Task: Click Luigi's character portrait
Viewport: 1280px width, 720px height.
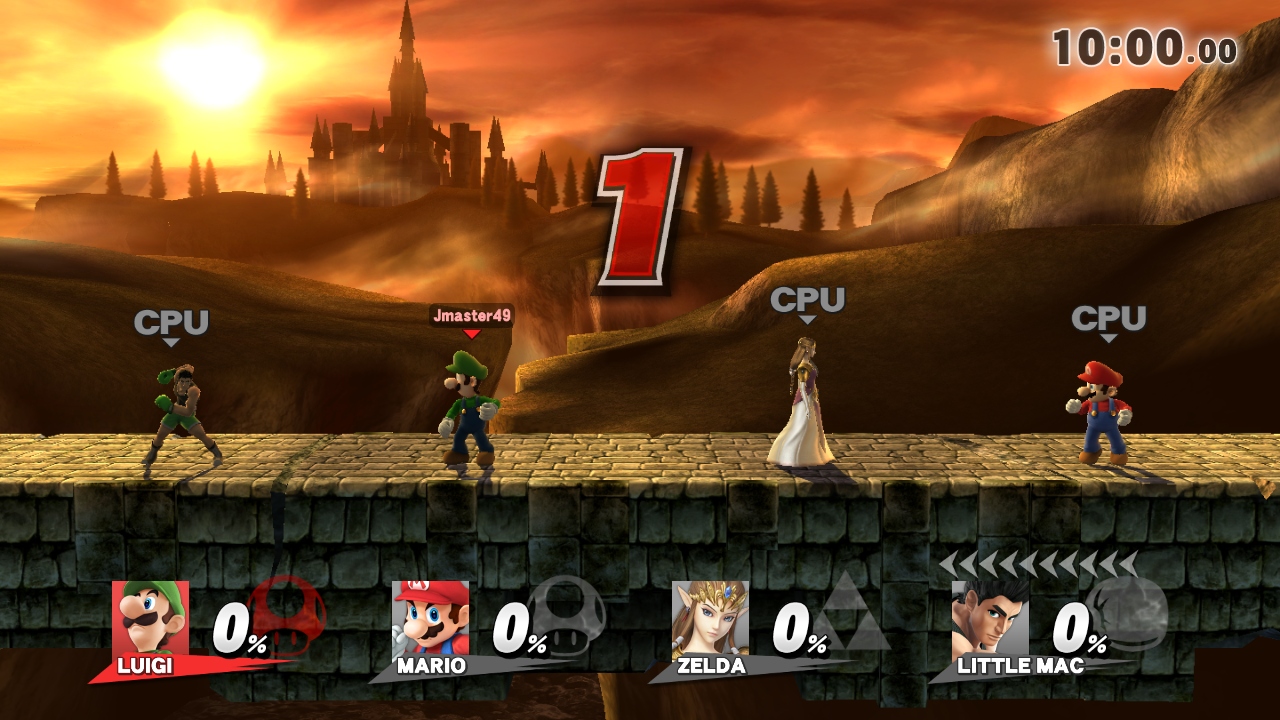Action: (150, 618)
